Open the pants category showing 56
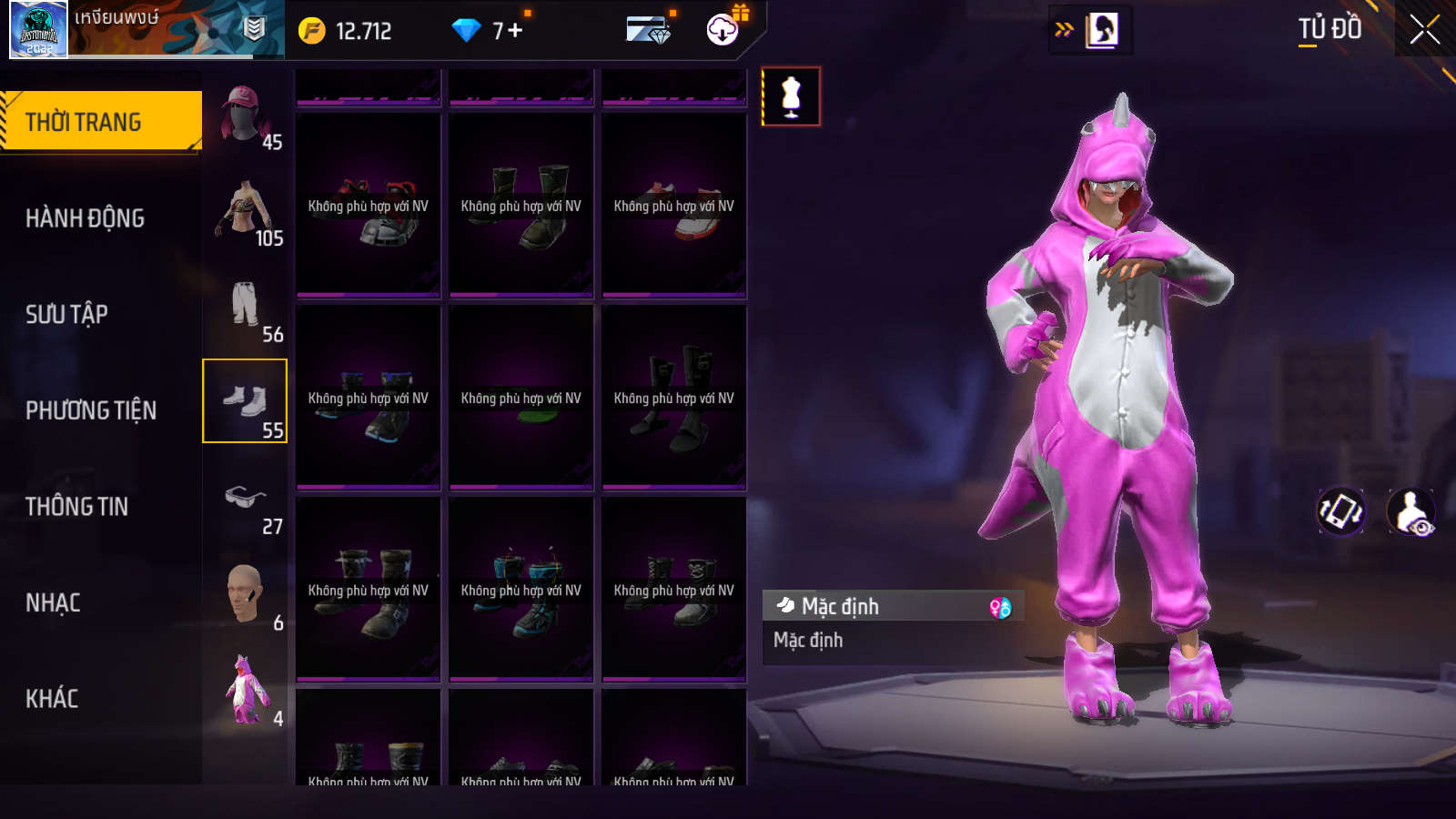 coord(246,308)
